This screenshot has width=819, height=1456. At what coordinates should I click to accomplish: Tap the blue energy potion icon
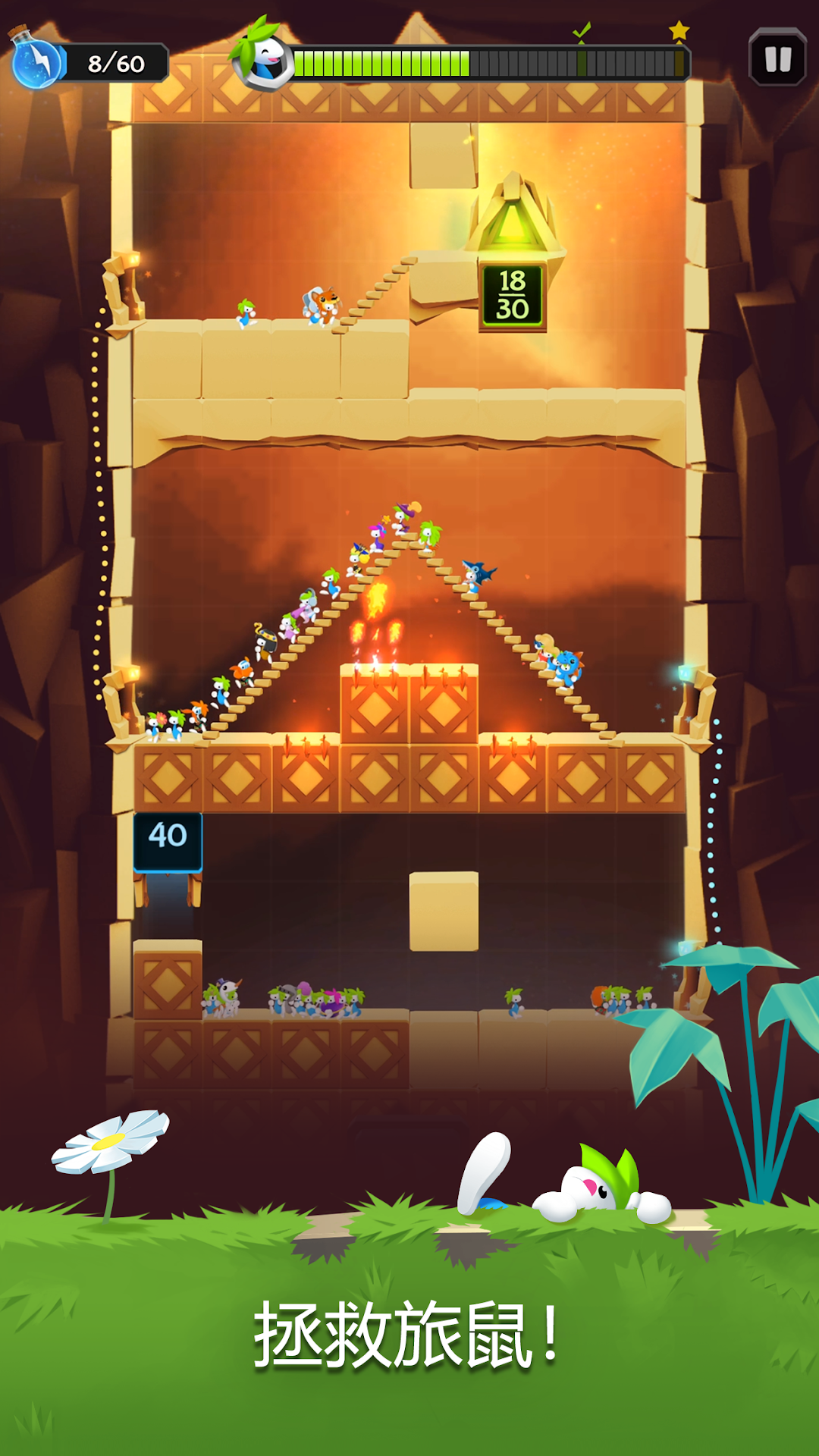pos(36,60)
